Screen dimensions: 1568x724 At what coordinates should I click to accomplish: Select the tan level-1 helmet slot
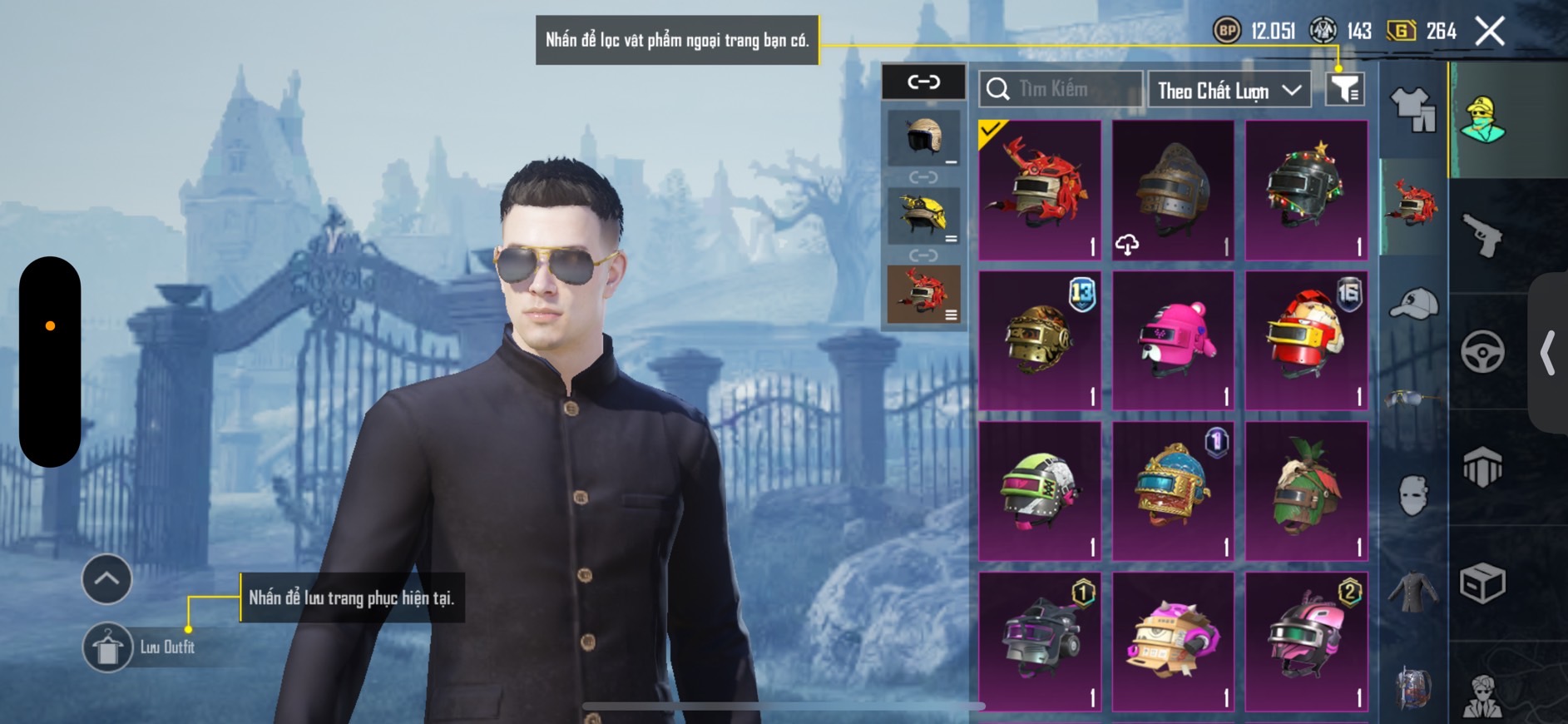click(923, 137)
